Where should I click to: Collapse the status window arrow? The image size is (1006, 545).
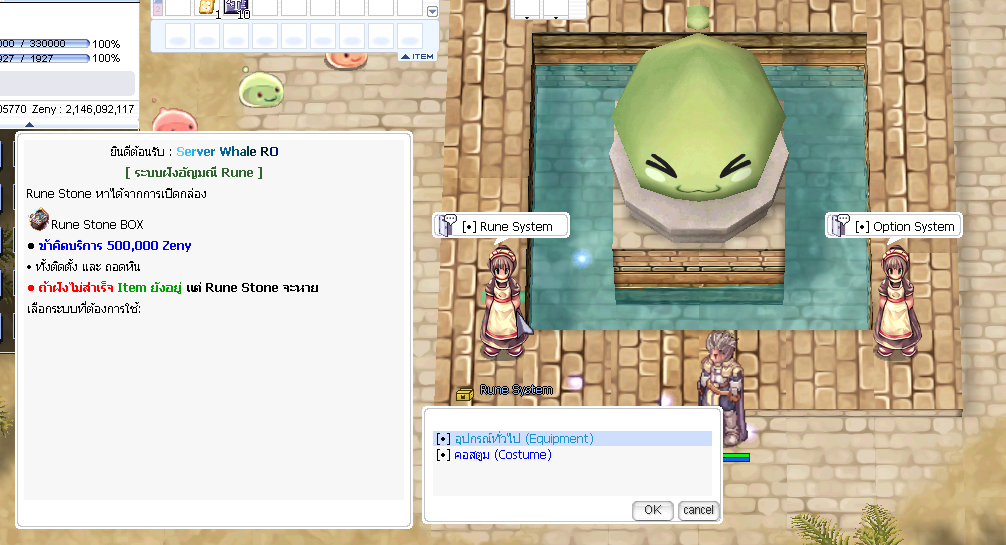click(x=29, y=125)
